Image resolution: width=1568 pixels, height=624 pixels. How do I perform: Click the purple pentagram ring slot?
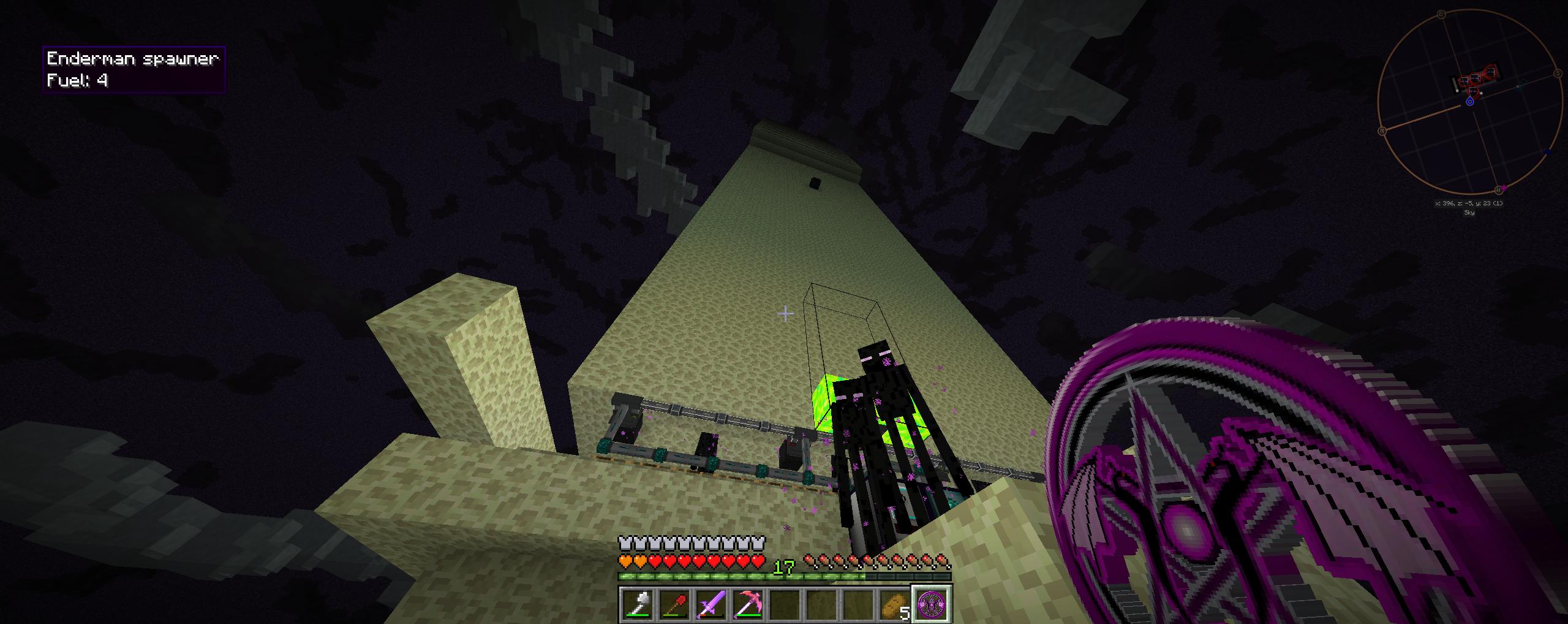coord(932,604)
